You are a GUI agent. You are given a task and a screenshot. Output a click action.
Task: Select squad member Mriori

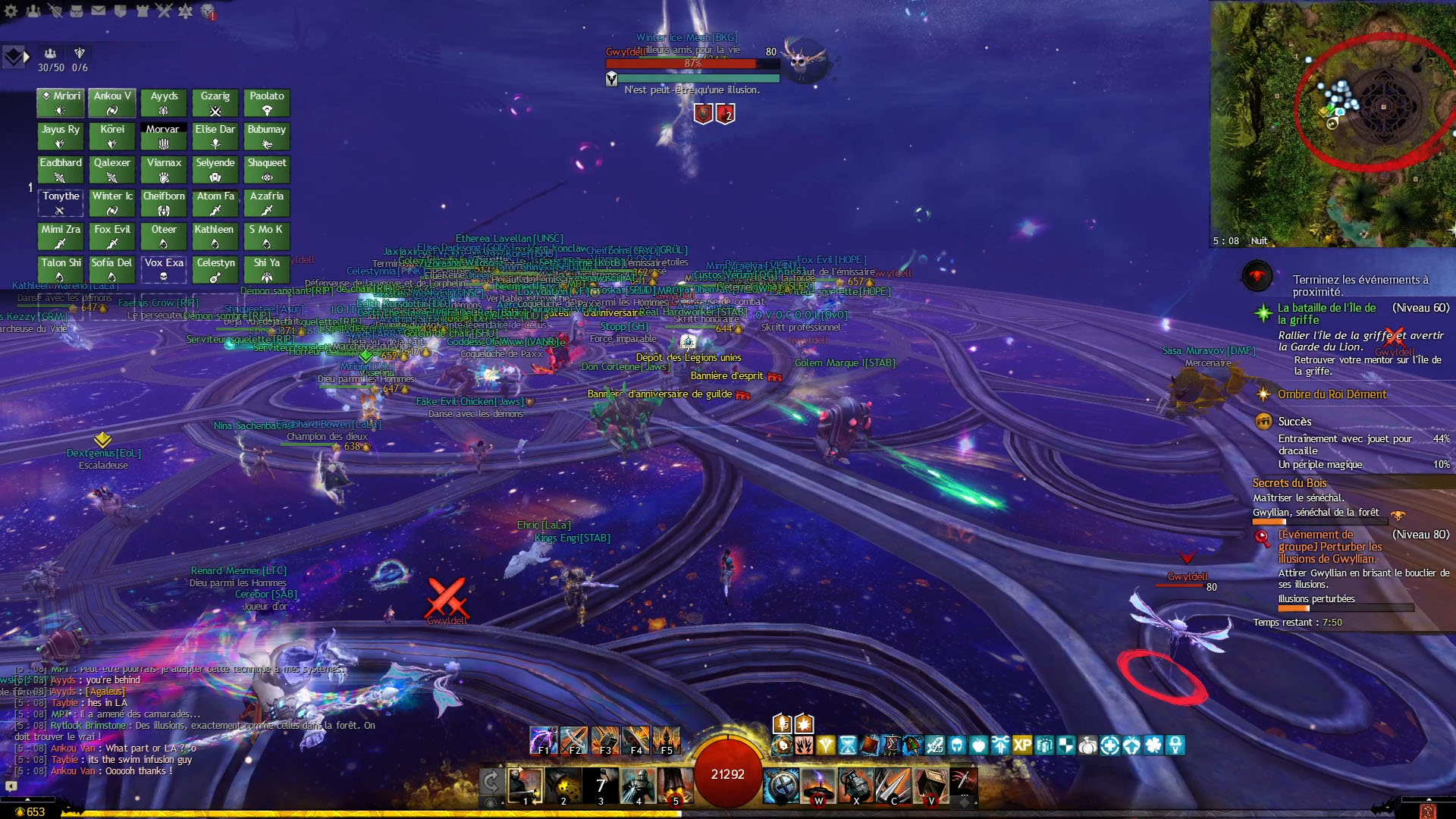(x=61, y=102)
